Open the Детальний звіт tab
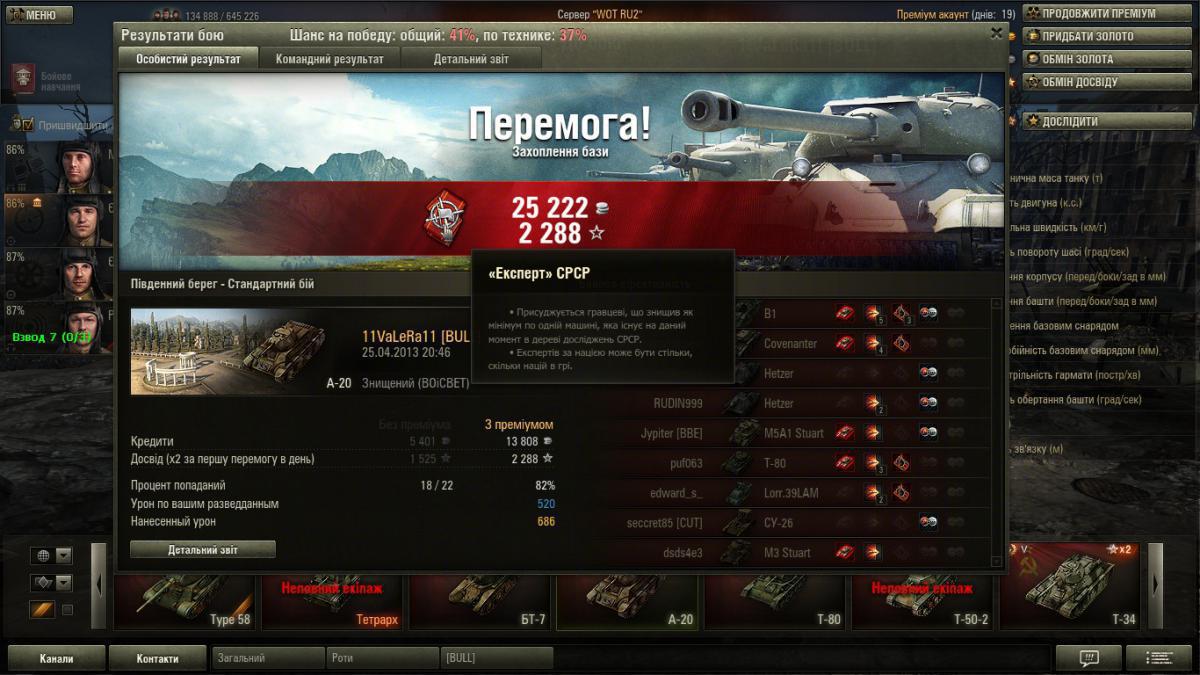 [x=471, y=59]
